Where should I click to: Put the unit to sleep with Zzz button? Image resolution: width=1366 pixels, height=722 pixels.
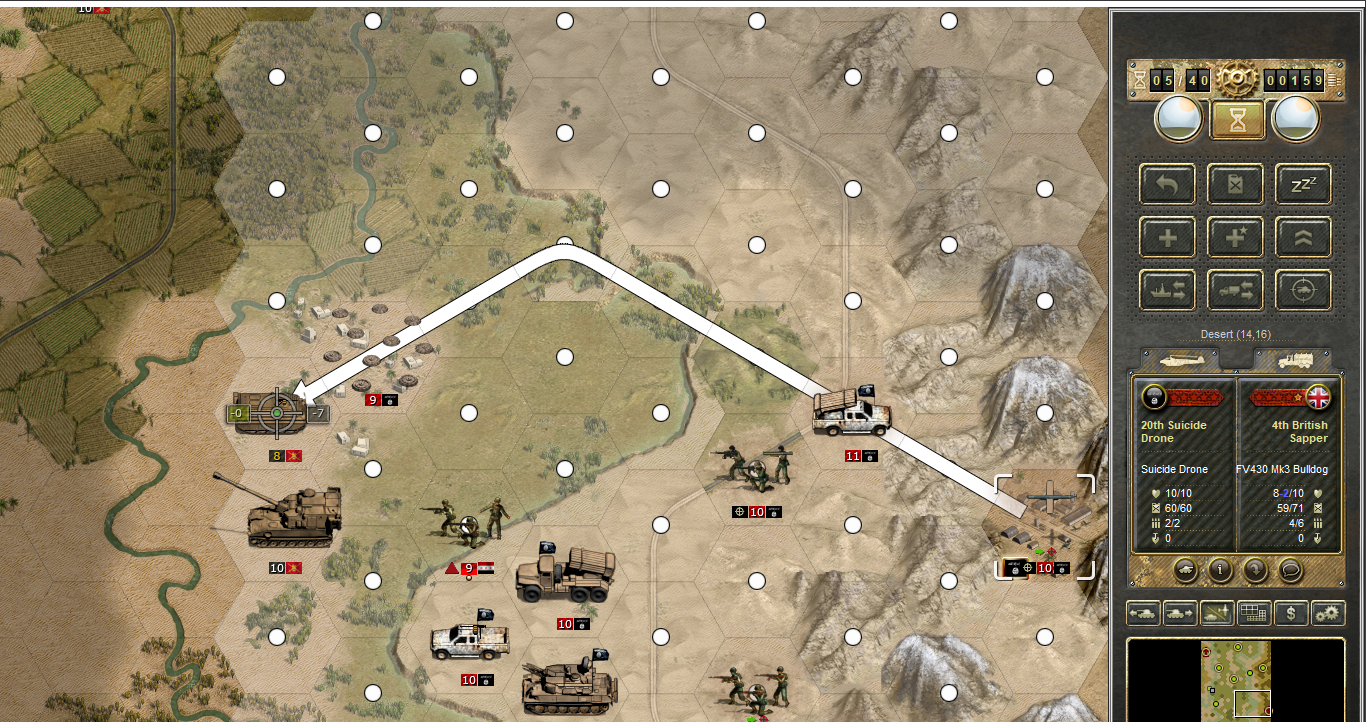(x=1303, y=184)
